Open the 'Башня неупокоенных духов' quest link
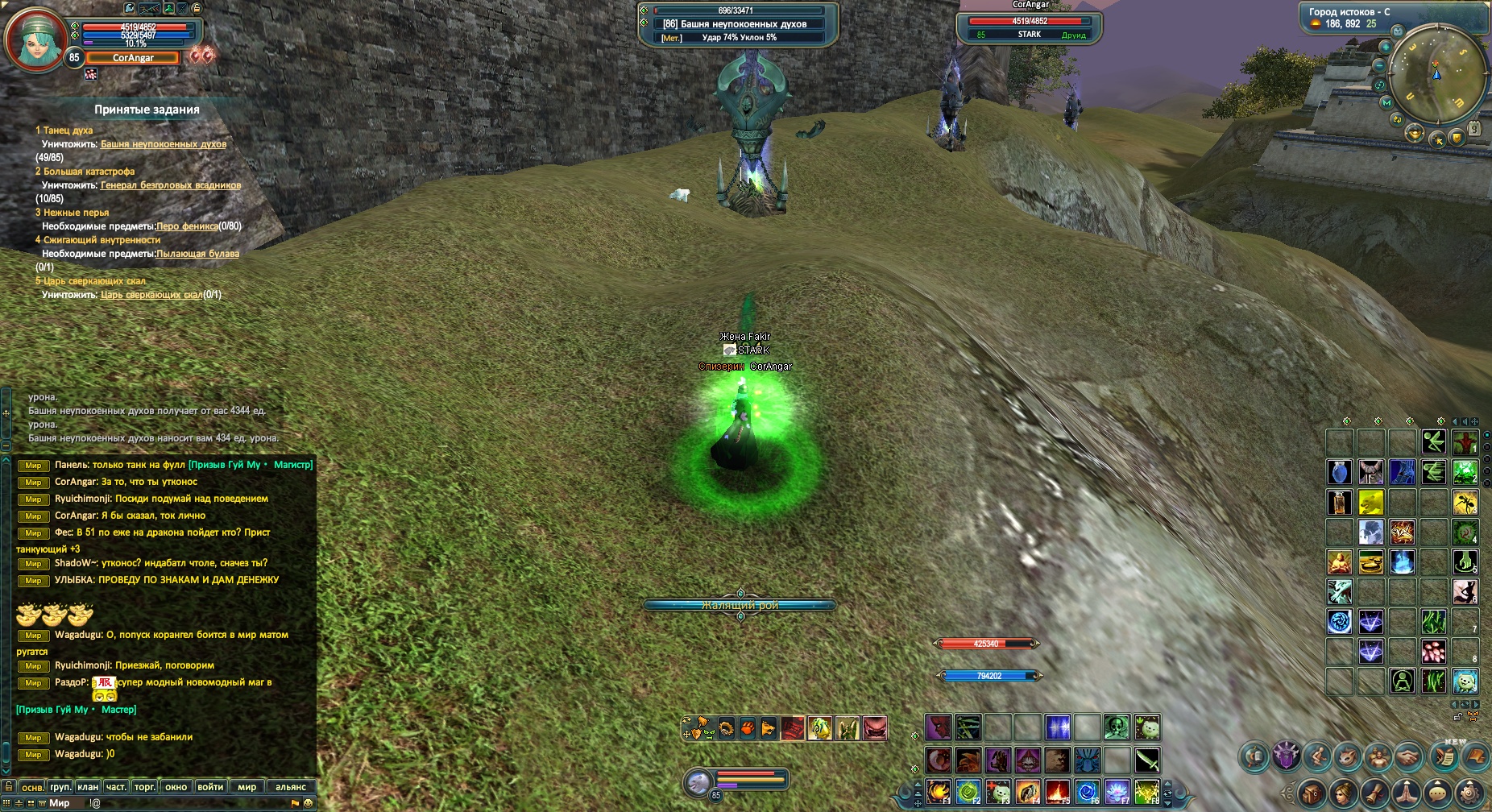 [164, 144]
